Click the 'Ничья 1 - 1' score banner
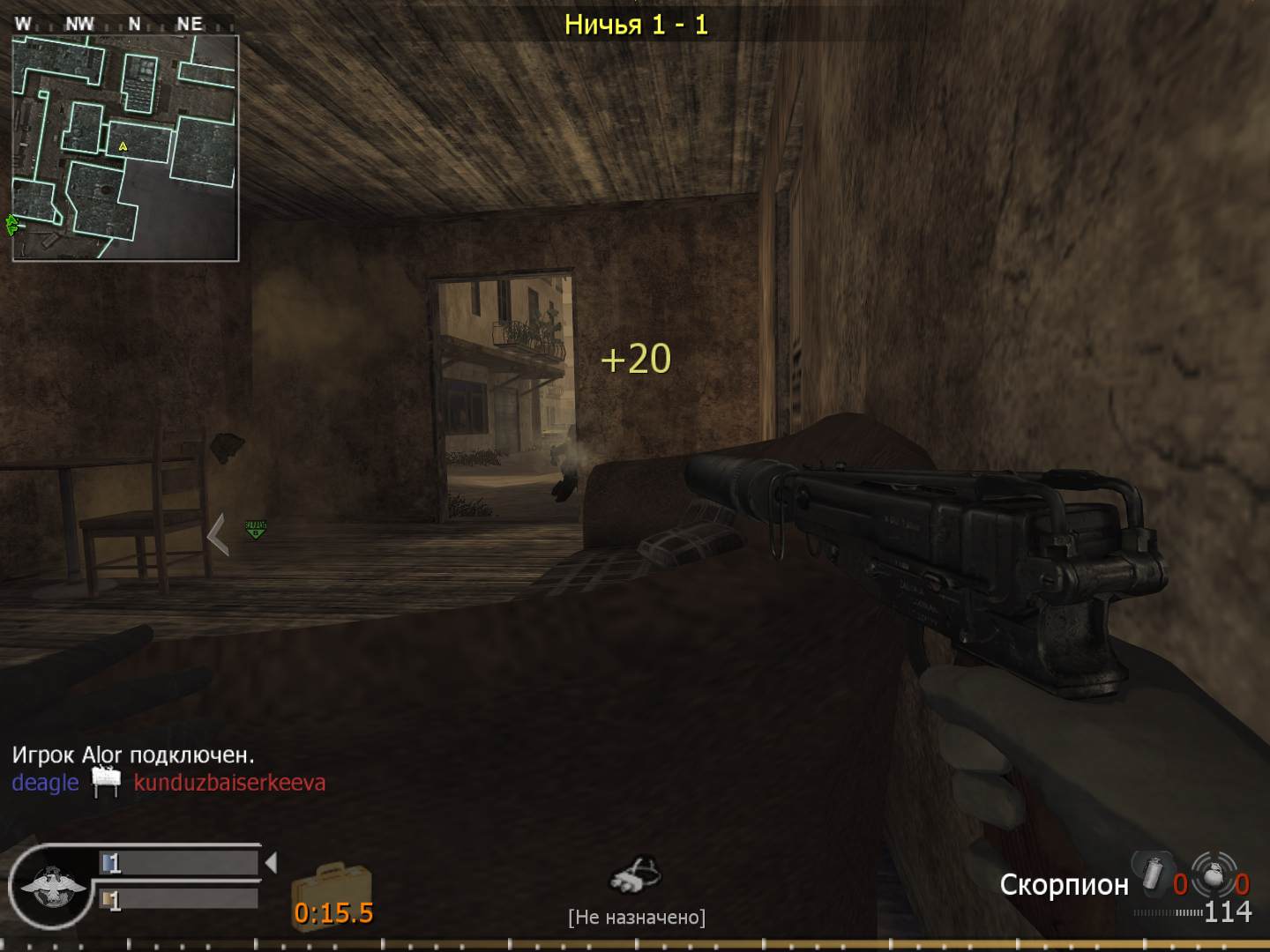Screen dimensions: 1270x952 [x=638, y=24]
